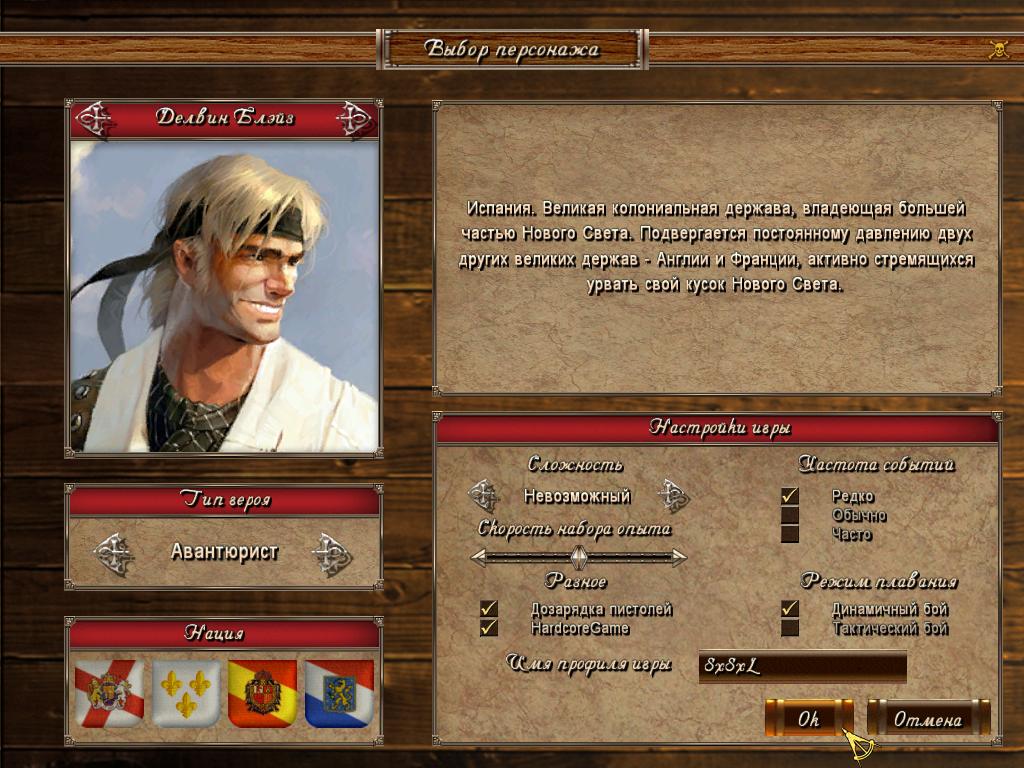Toggle the HardcoreGame checkbox

point(489,628)
